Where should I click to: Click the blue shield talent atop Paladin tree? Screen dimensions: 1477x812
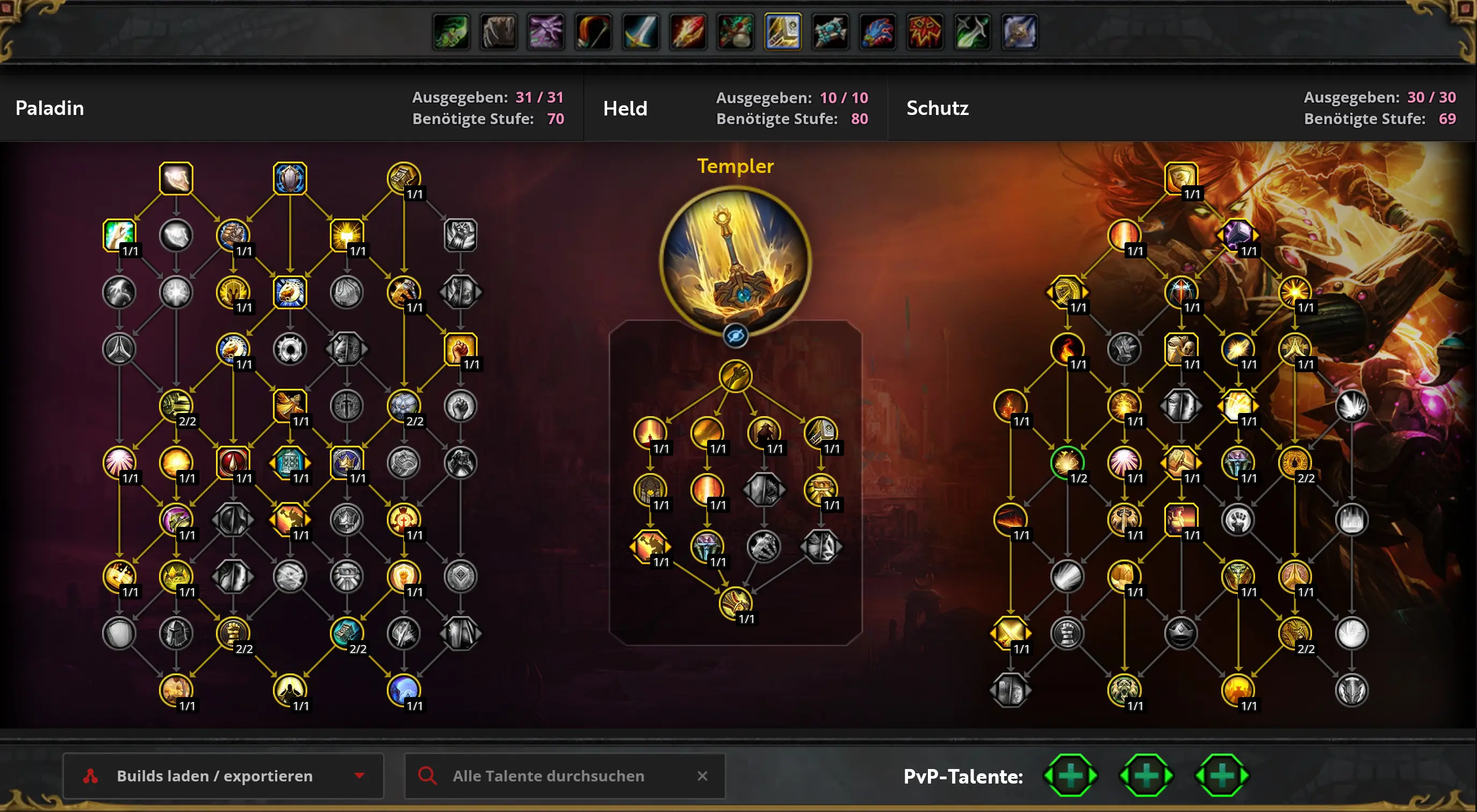[x=290, y=178]
